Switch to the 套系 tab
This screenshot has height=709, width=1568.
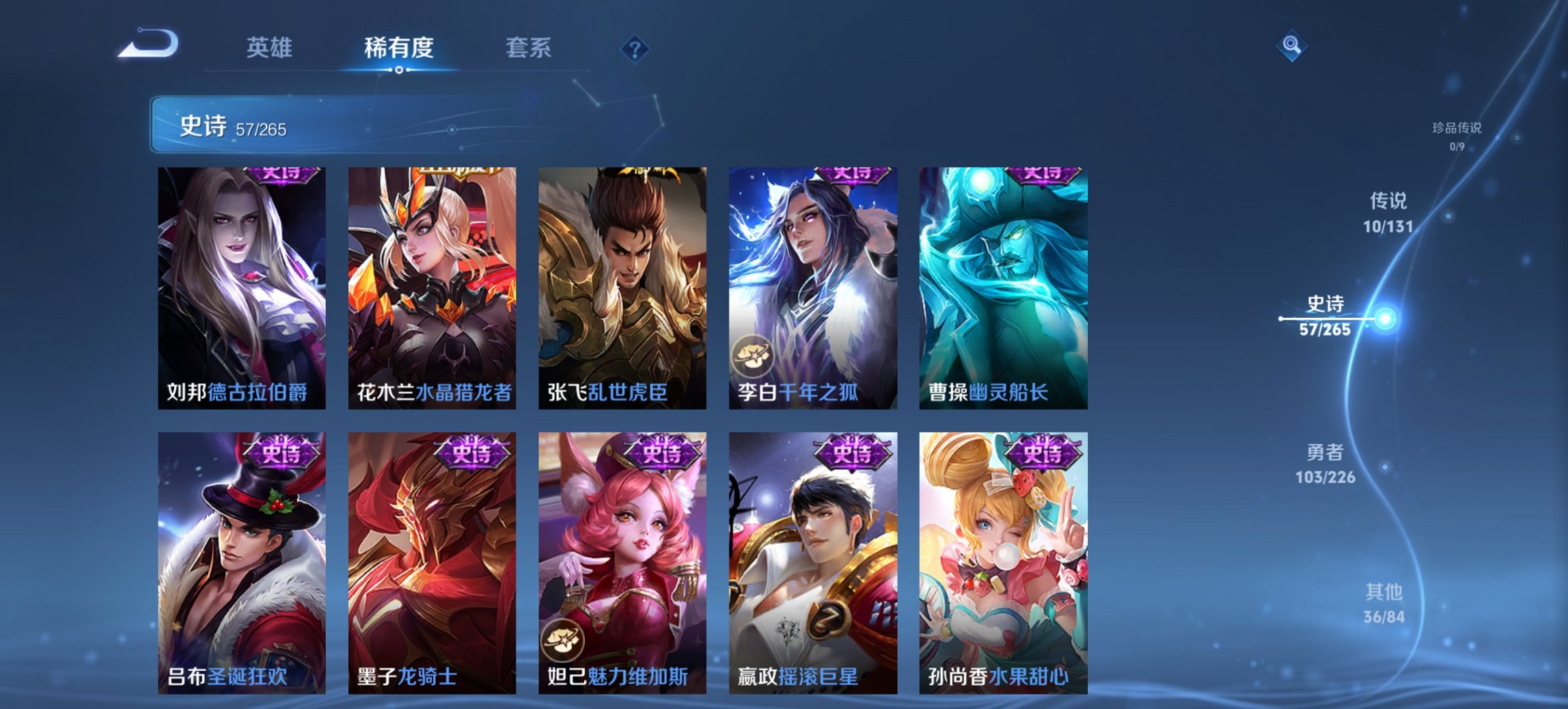click(529, 48)
